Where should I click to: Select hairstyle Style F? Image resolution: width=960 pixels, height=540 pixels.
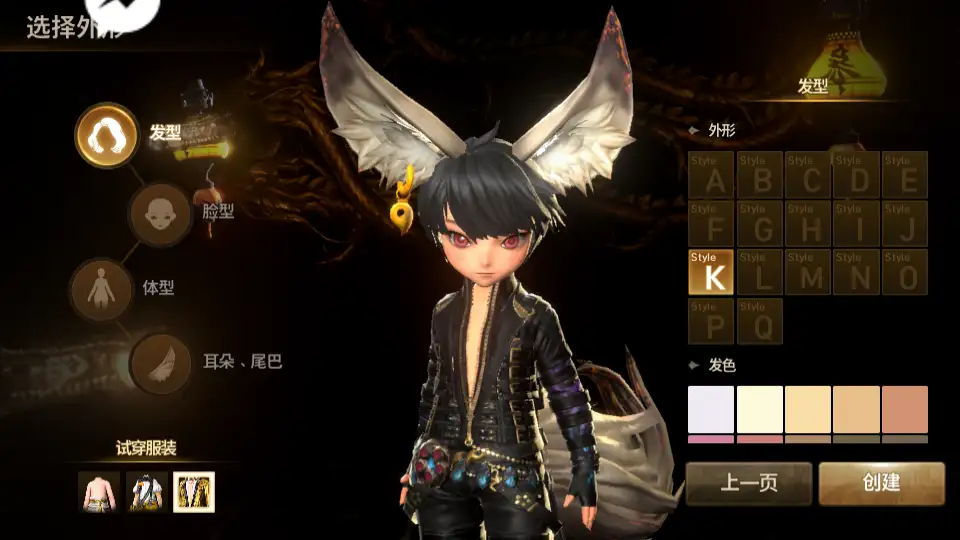711,224
